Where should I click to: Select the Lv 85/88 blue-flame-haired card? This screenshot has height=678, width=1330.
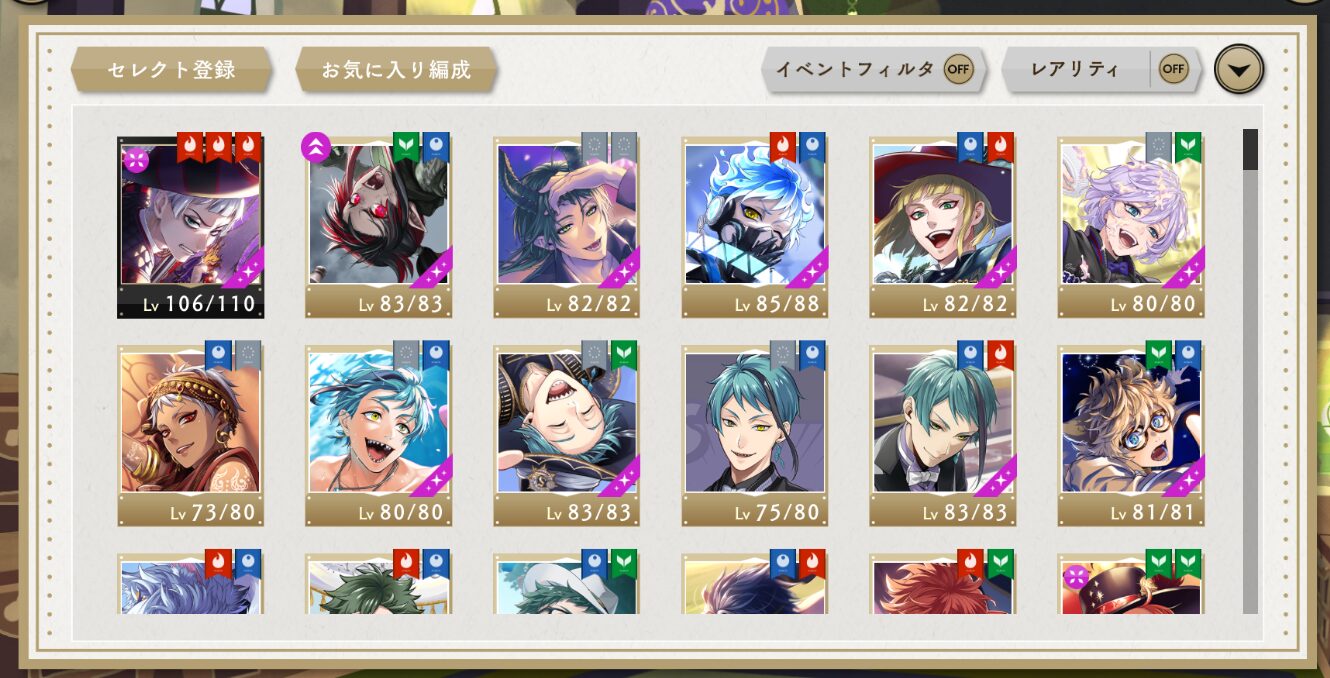(754, 226)
